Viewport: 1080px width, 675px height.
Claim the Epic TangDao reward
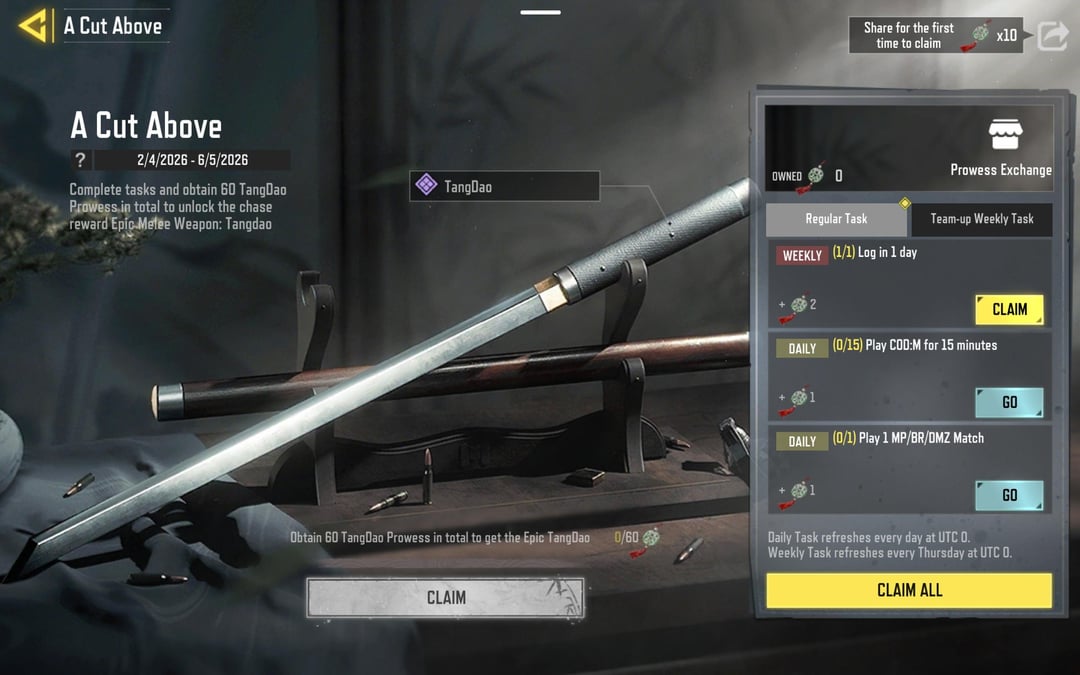446,598
